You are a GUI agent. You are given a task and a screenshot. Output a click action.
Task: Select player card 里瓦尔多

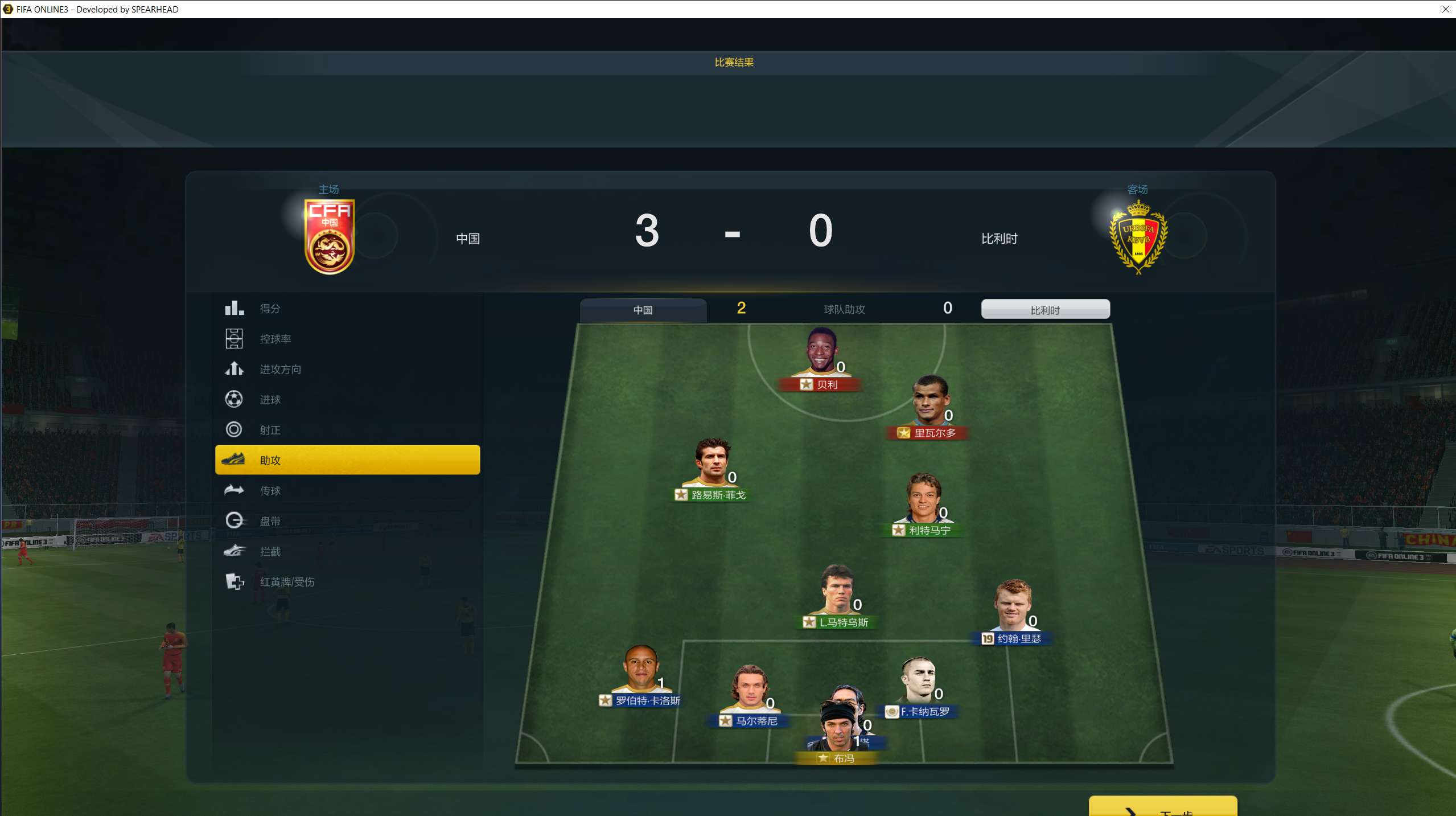point(929,408)
